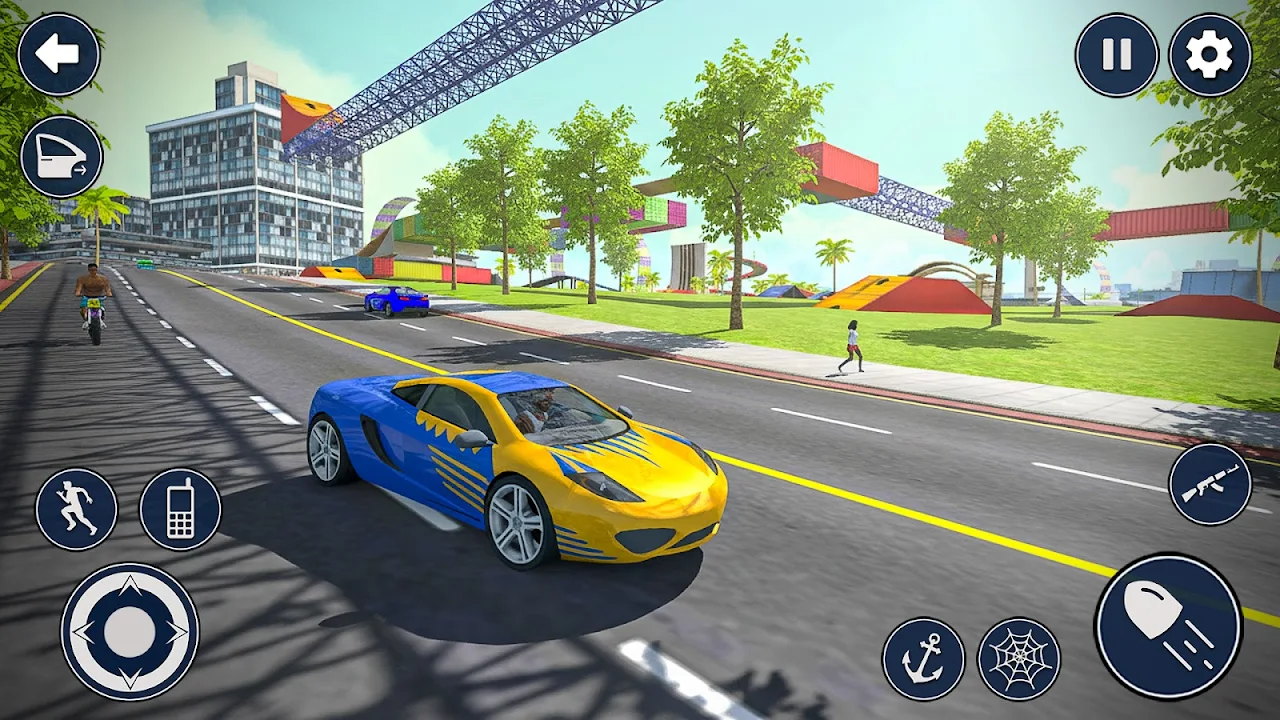Tap the back arrow button

[59, 54]
